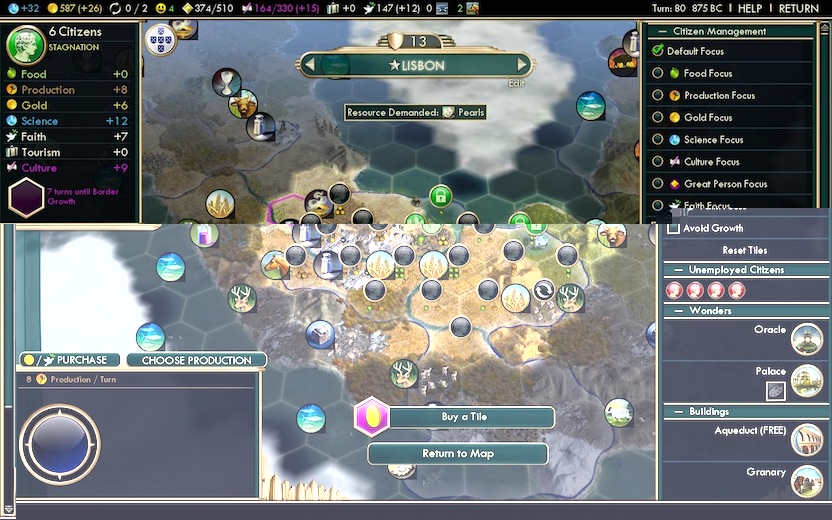Switch to Gold Focus

pyautogui.click(x=658, y=117)
